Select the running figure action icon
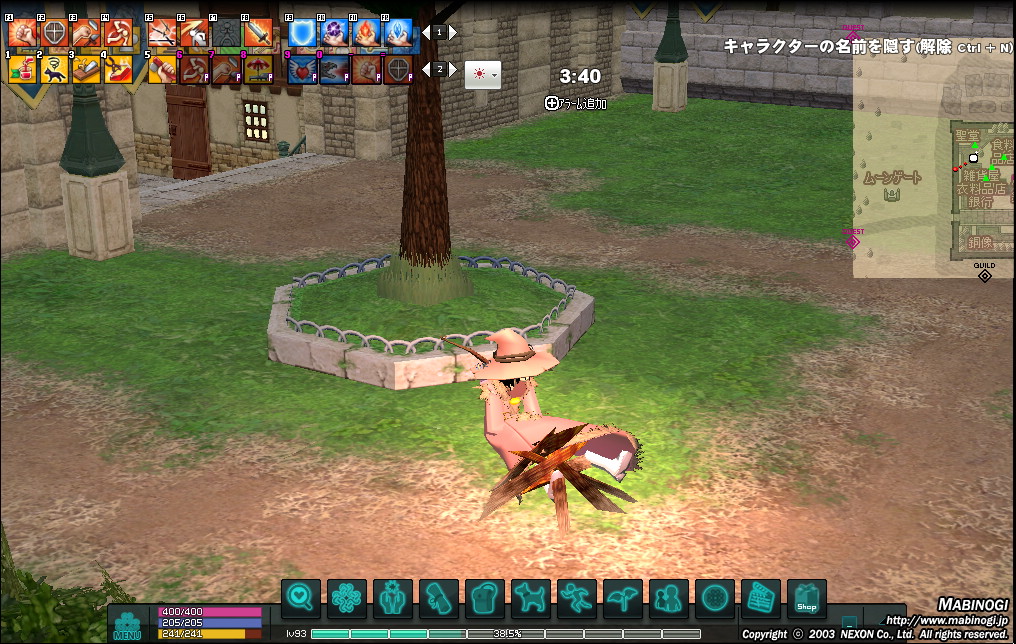 pyautogui.click(x=576, y=599)
